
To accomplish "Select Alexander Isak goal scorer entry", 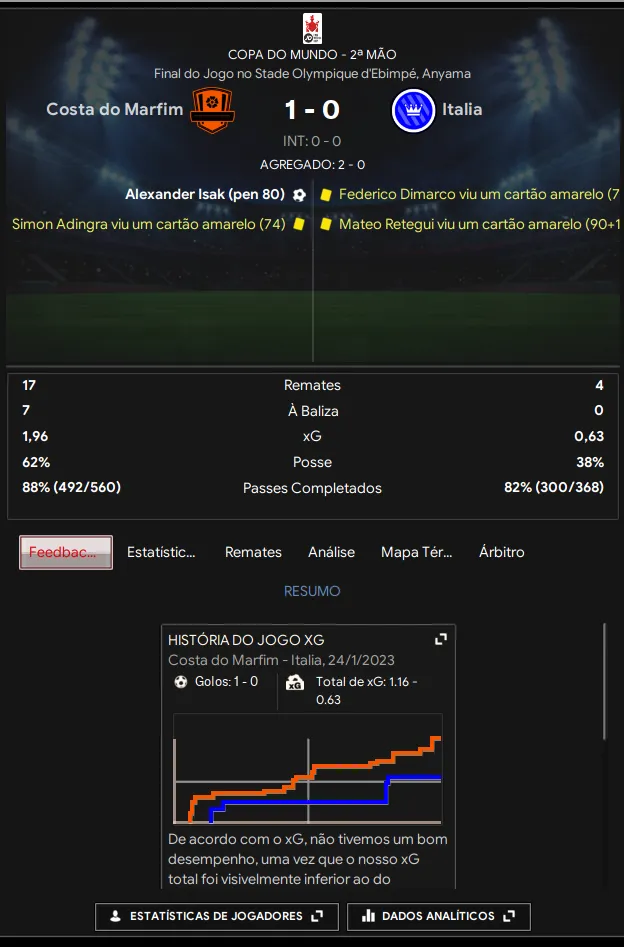I will pyautogui.click(x=205, y=194).
